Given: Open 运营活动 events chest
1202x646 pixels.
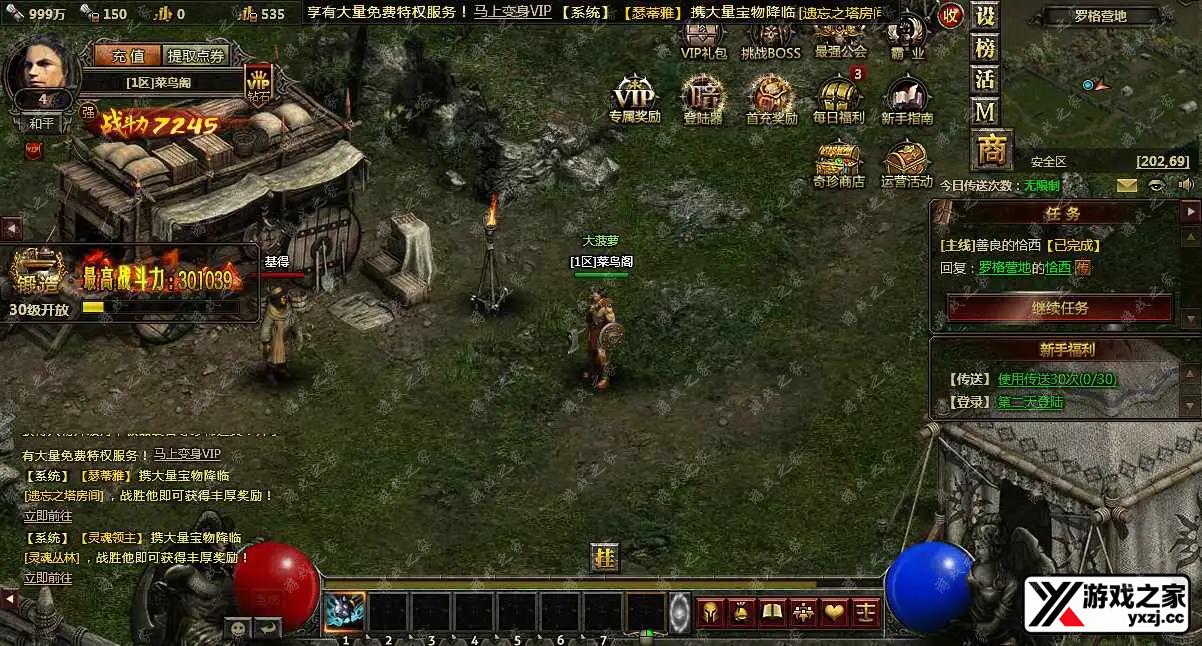Looking at the screenshot, I should click(907, 163).
